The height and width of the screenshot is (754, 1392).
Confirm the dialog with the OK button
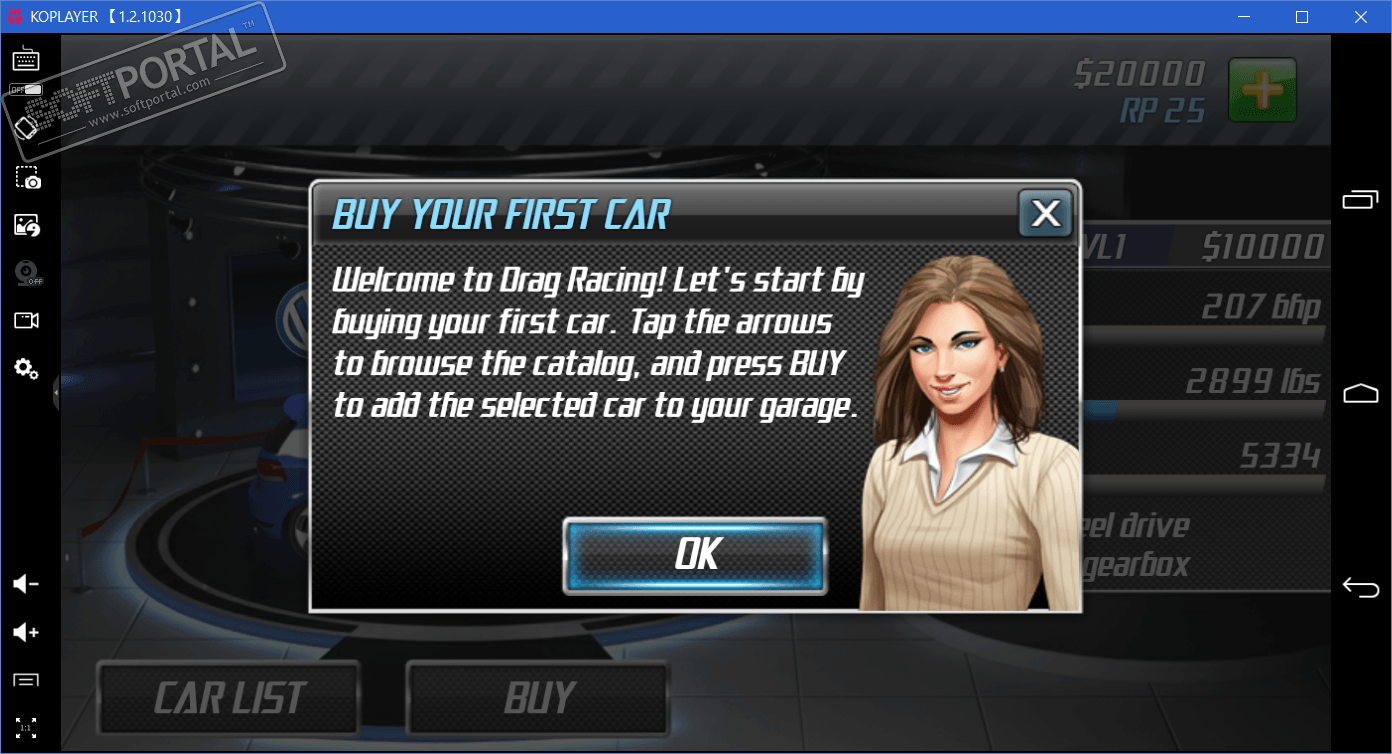tap(695, 555)
